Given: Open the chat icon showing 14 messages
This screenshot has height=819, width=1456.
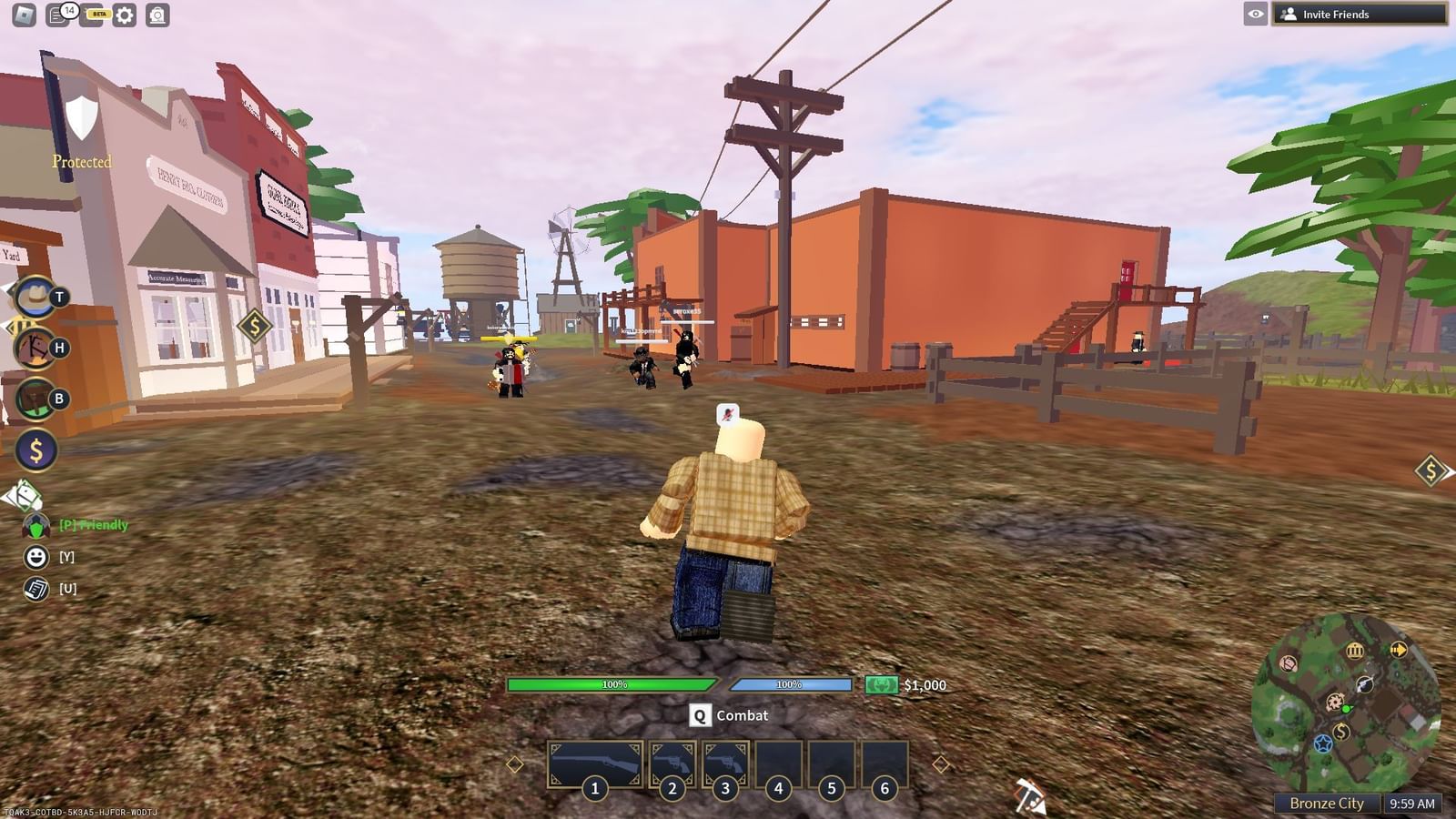Looking at the screenshot, I should (56, 14).
